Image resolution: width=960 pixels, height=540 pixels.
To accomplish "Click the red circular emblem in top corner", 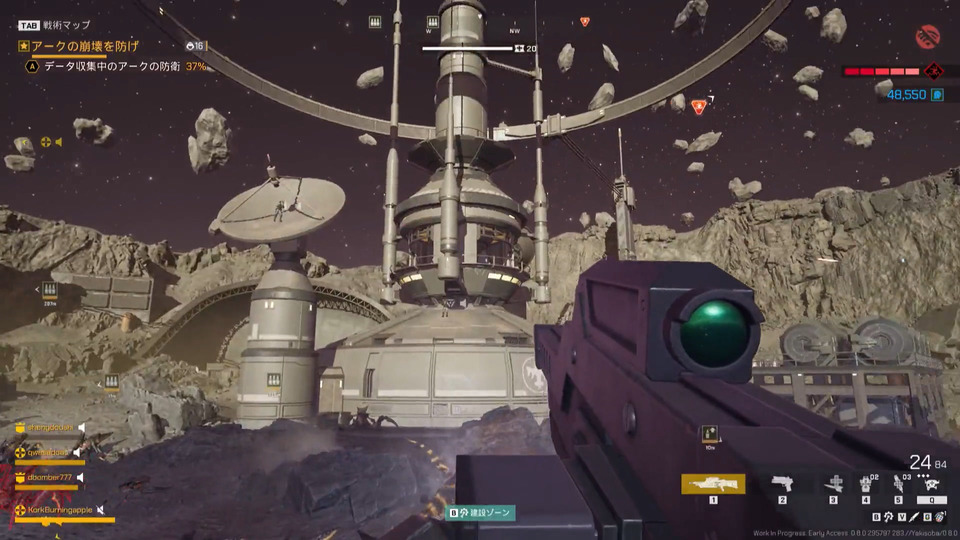I will point(928,36).
